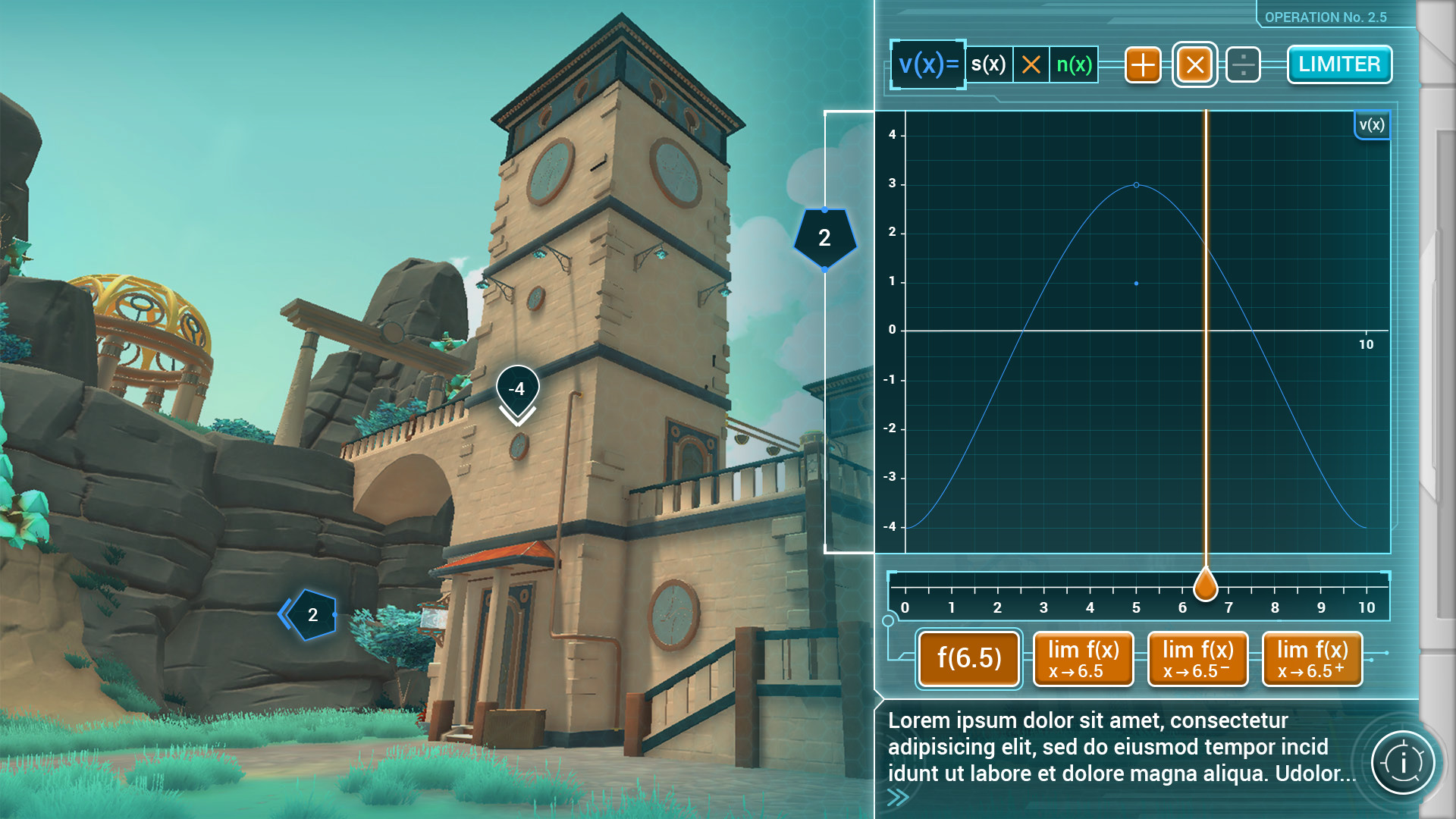This screenshot has height=819, width=1456.
Task: Click the f(6.5) evaluation button
Action: click(x=969, y=658)
